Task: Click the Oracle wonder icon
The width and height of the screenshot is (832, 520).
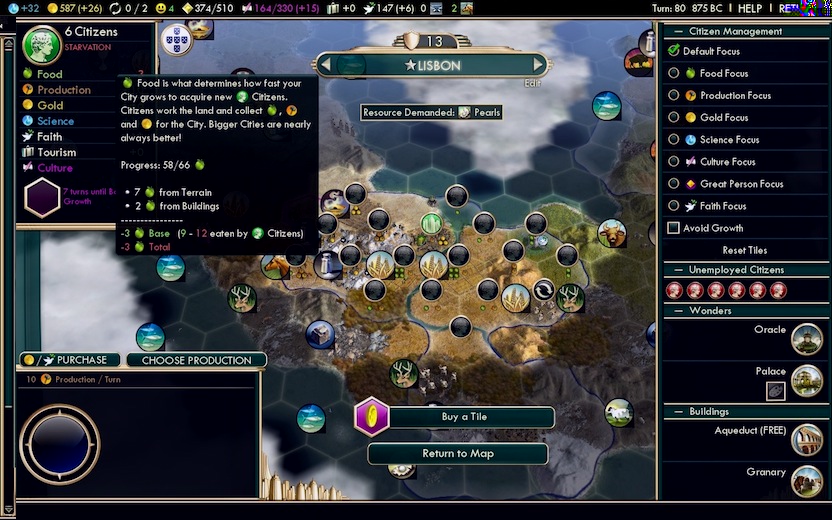Action: coord(806,339)
